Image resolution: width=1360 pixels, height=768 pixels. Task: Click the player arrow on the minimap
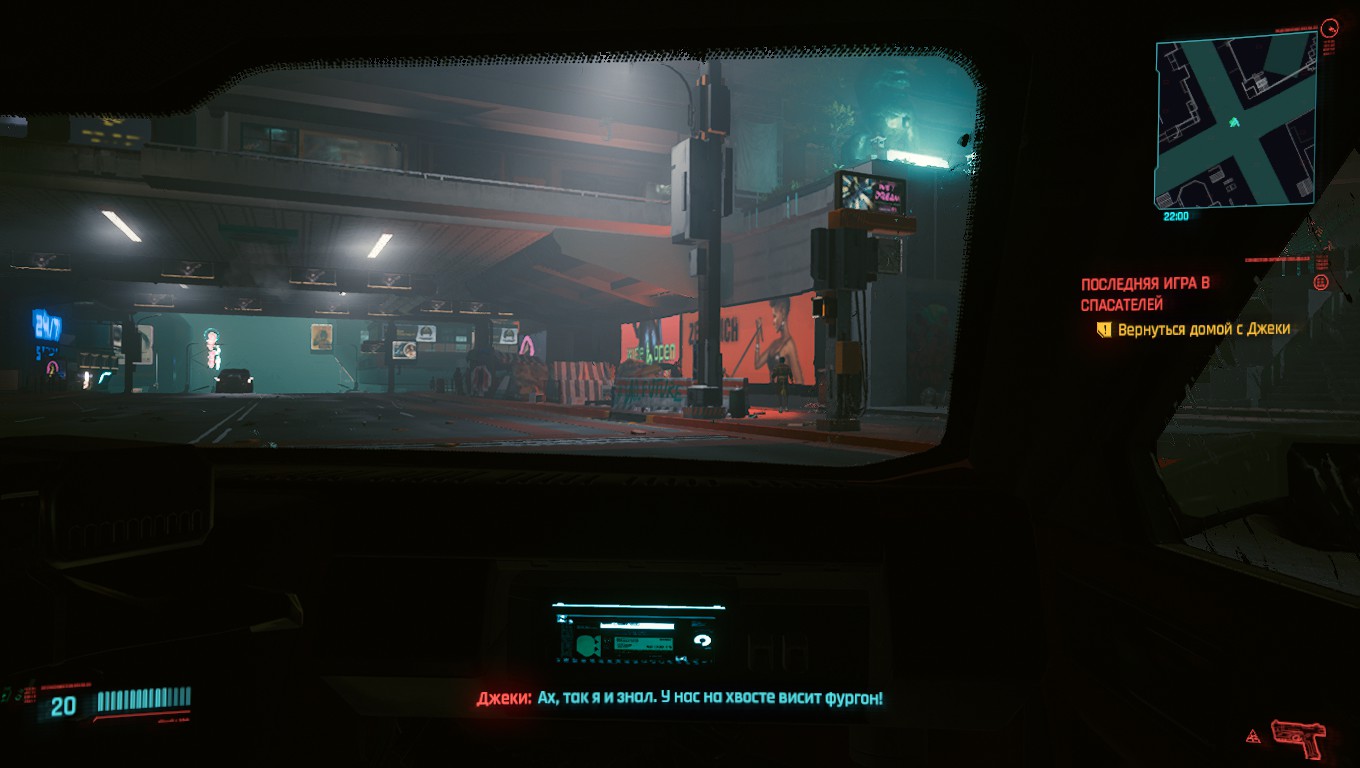pos(1234,122)
